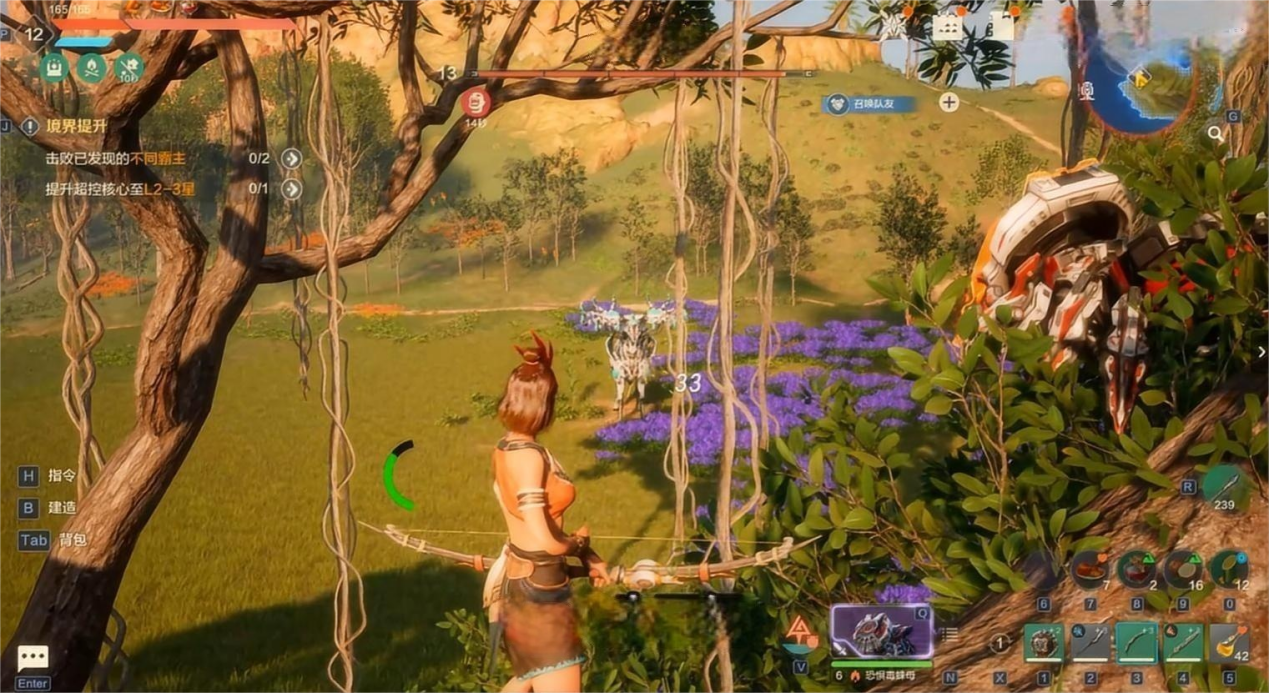The width and height of the screenshot is (1269, 693).
Task: Track the 击败已发现的不同霸主 objective arrow
Action: [x=291, y=158]
